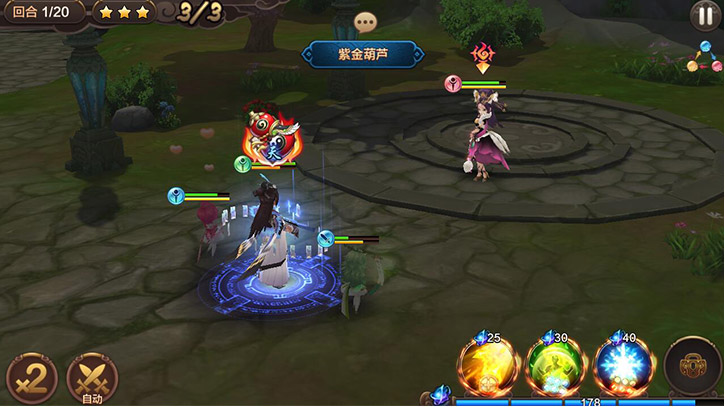Screen dimensions: 725x407
Task: Toggle the x2 battle speed
Action: (31, 378)
